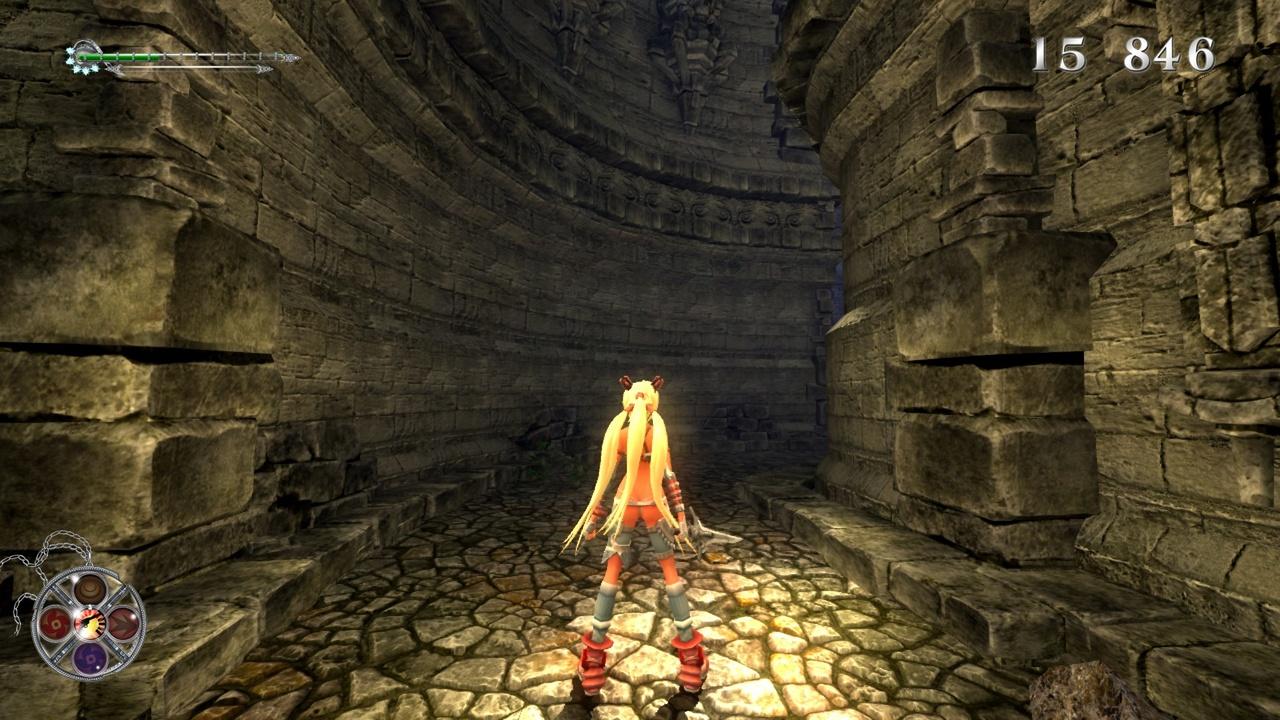
Task: Select the purple bottom gem in the spell wheel
Action: coord(89,659)
